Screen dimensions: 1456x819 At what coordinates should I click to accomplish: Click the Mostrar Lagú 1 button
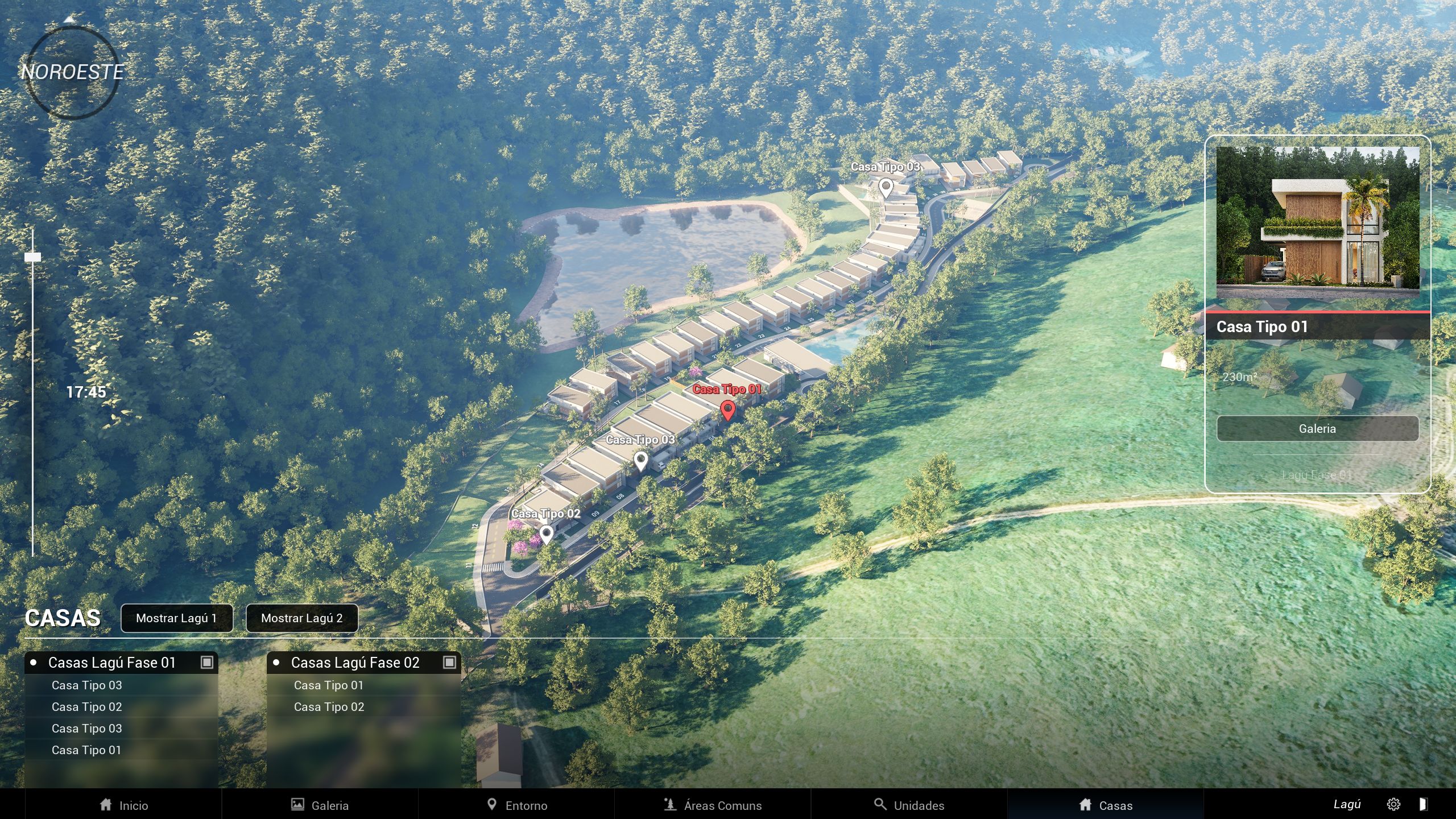pyautogui.click(x=176, y=618)
